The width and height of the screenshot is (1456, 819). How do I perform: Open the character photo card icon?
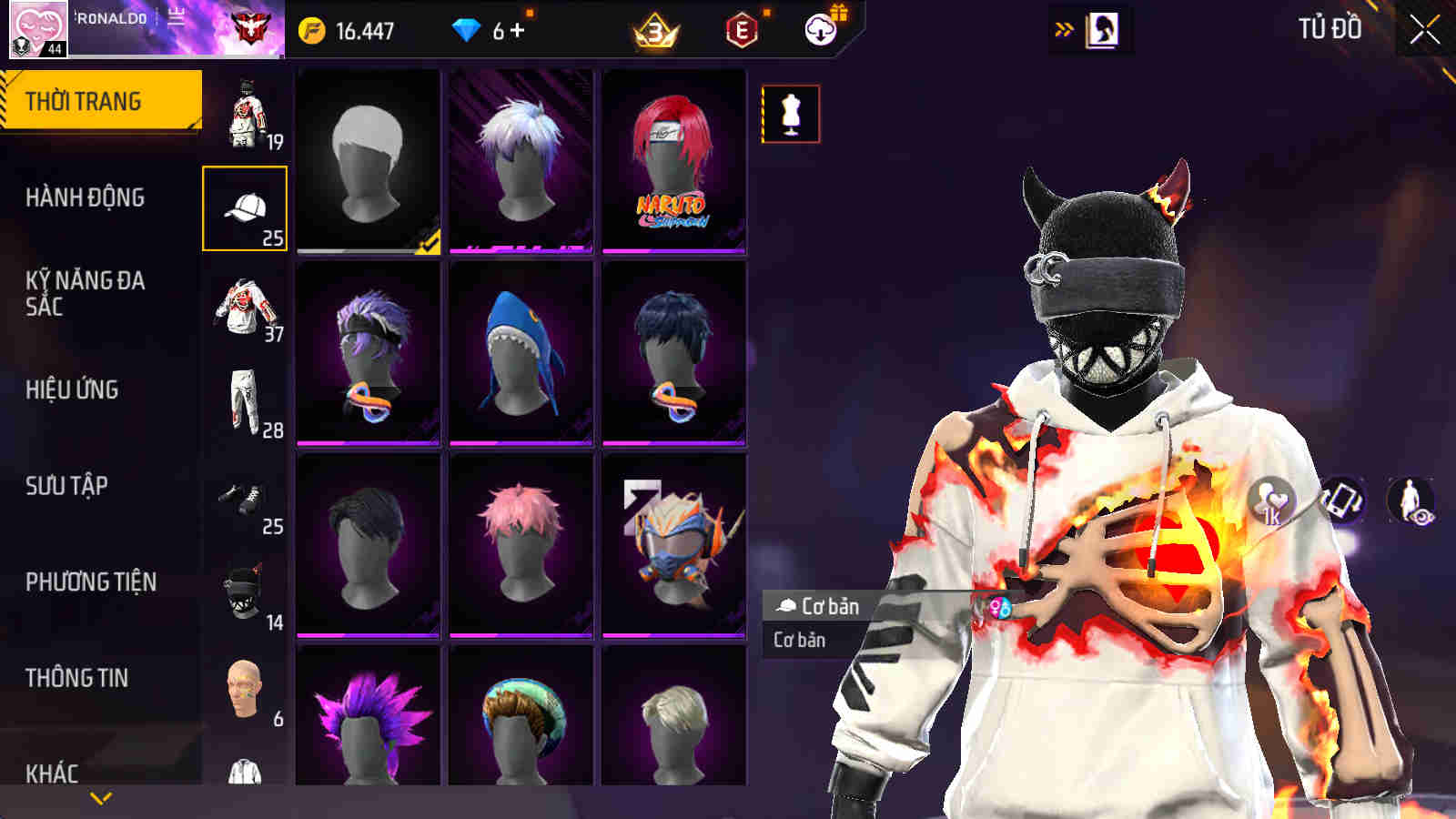pyautogui.click(x=1101, y=27)
